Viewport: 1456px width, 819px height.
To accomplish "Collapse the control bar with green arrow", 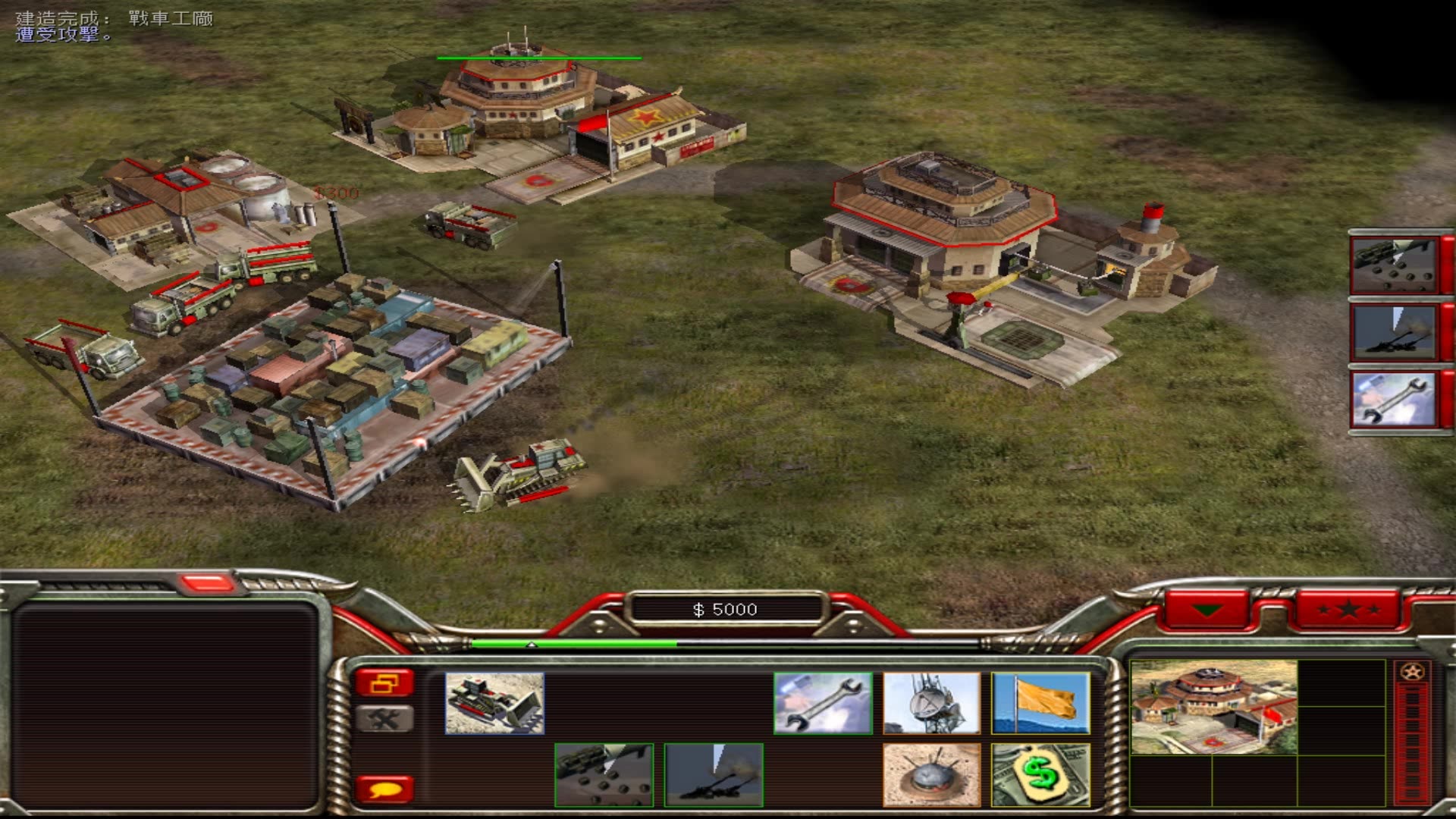I will [1207, 610].
